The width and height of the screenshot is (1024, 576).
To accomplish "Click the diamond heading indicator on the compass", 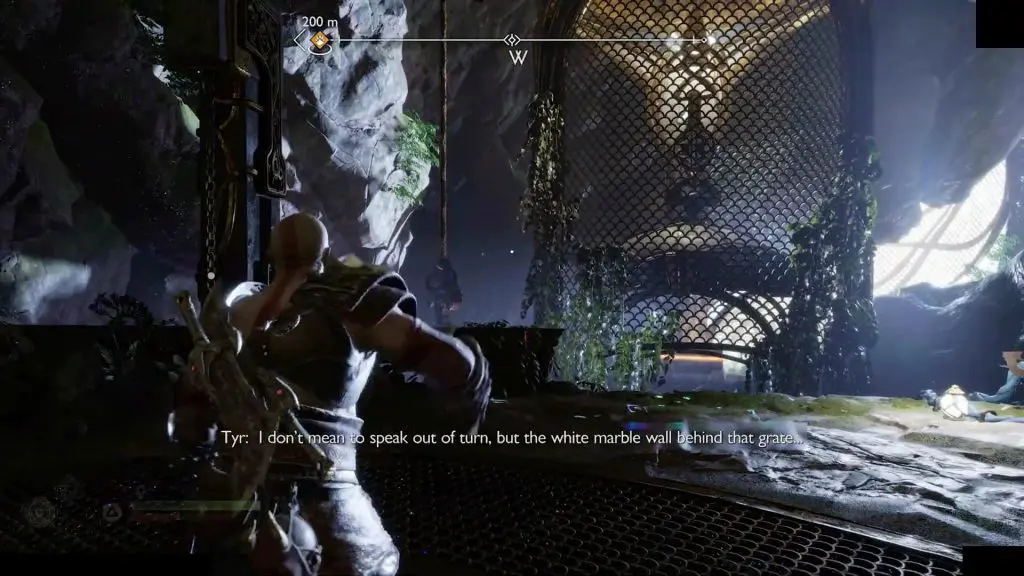I will pos(512,40).
